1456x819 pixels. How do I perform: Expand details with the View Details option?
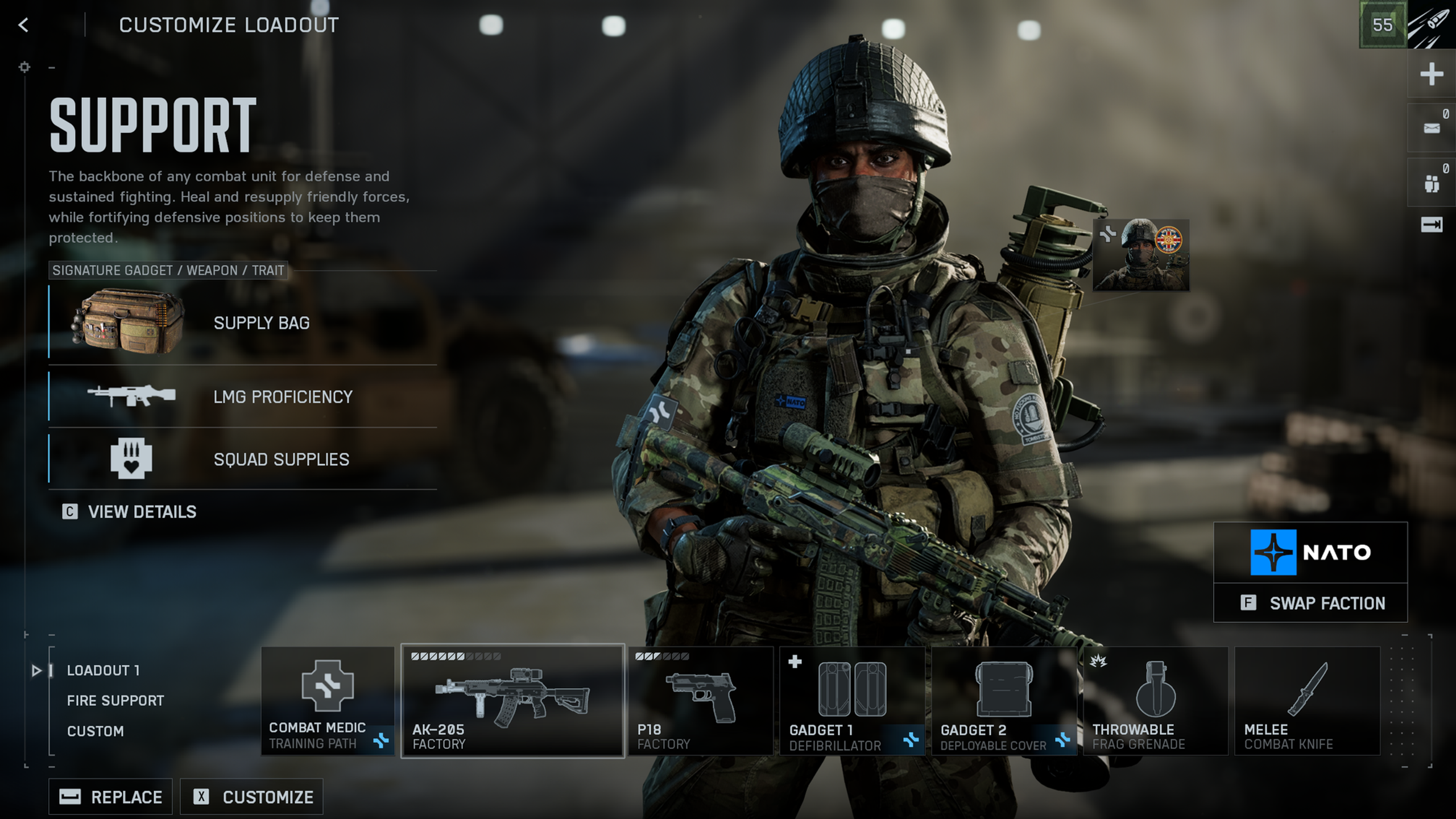coord(141,512)
